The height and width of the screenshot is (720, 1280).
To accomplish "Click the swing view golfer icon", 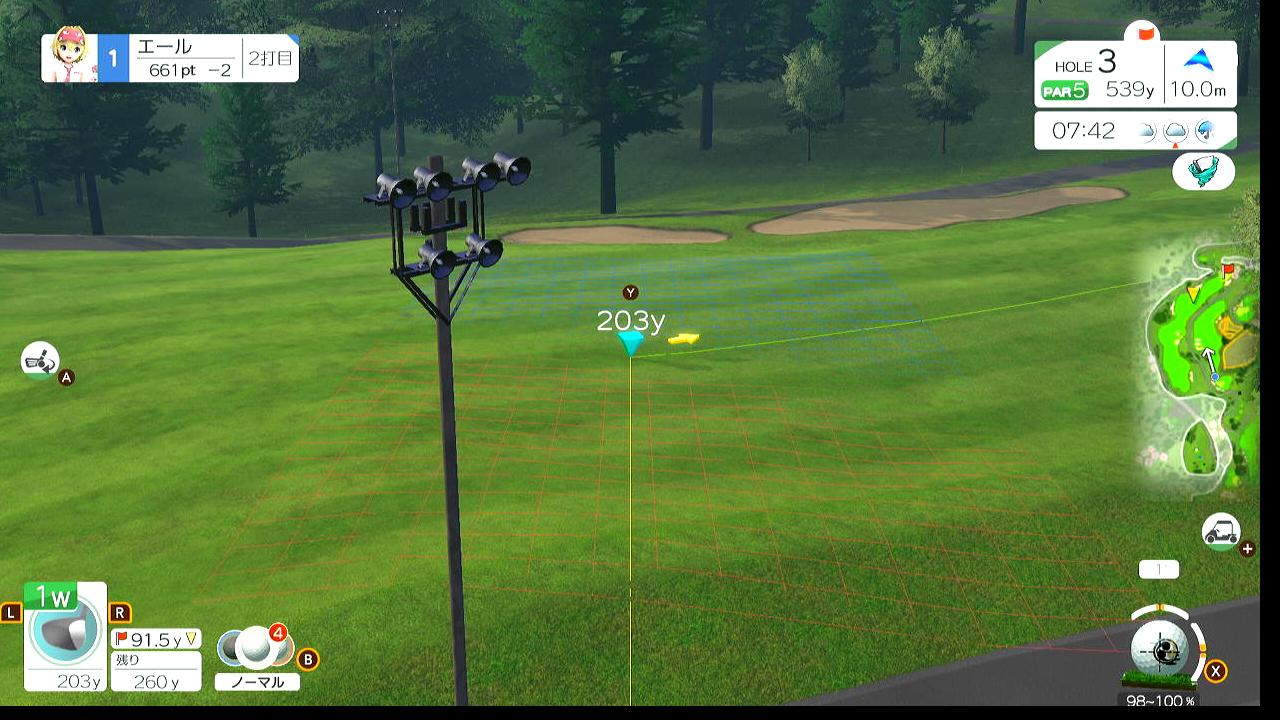I will click(x=39, y=360).
